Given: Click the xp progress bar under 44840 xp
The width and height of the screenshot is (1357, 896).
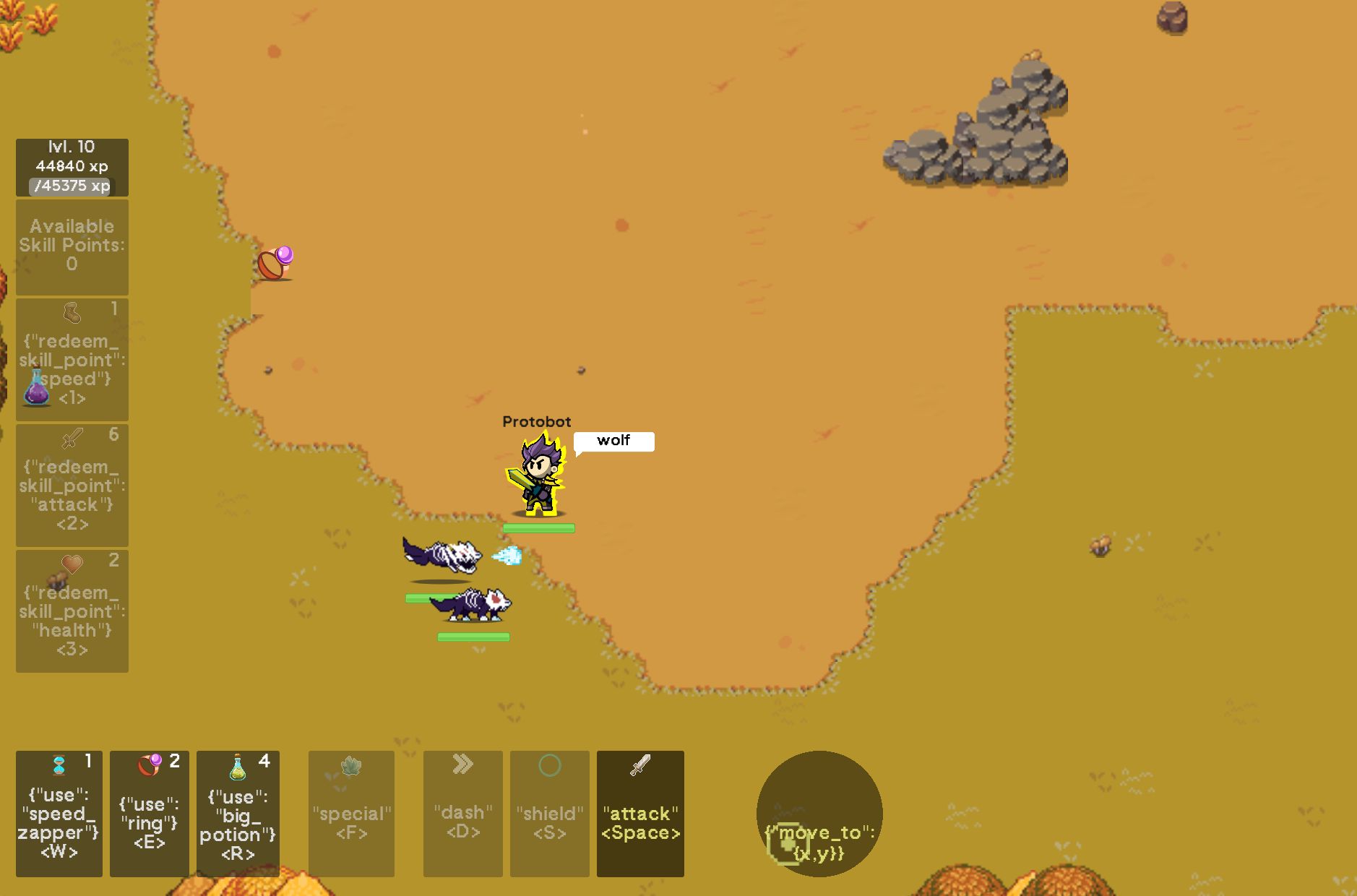Looking at the screenshot, I should [70, 187].
